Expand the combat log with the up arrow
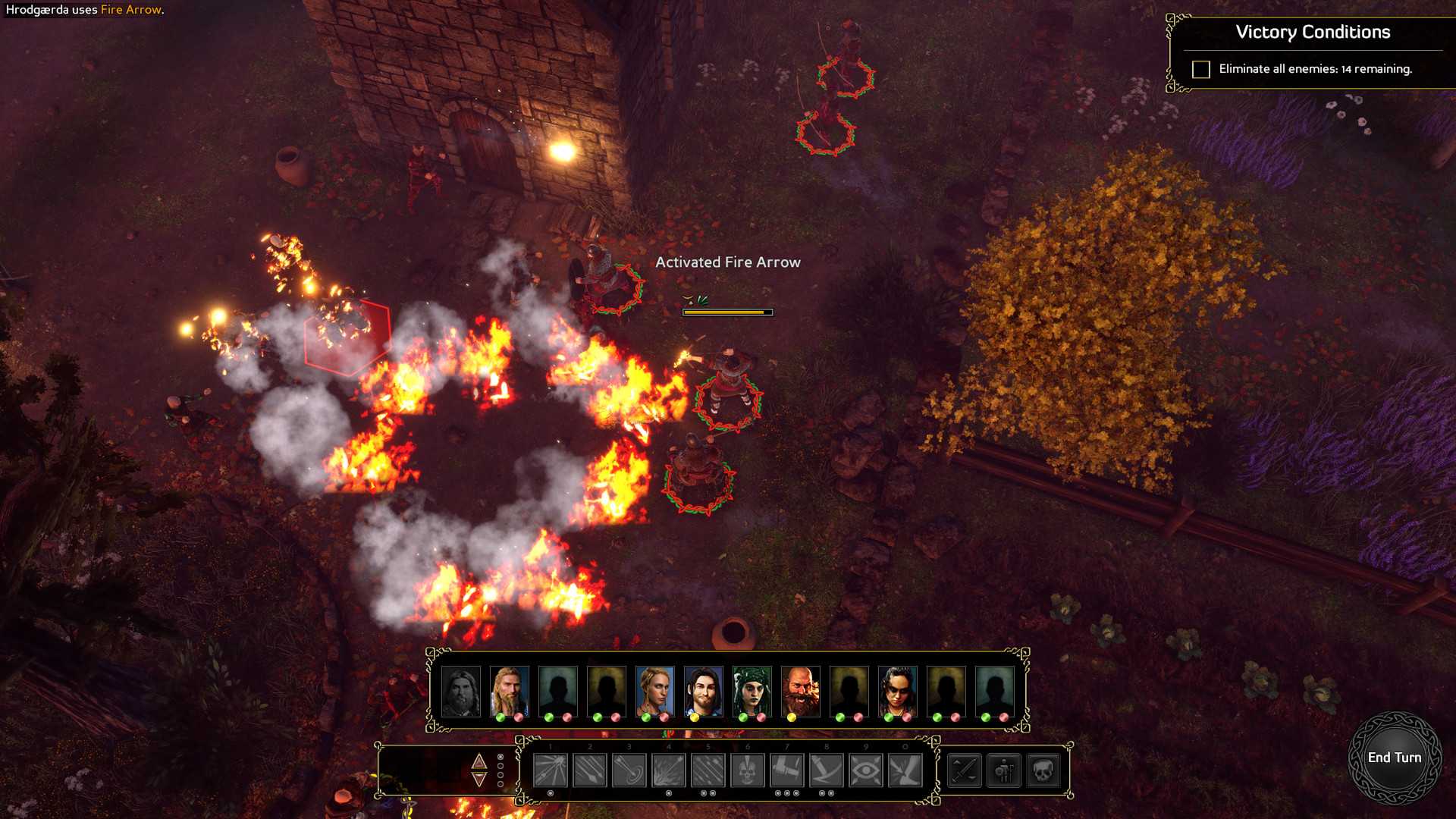 479,760
